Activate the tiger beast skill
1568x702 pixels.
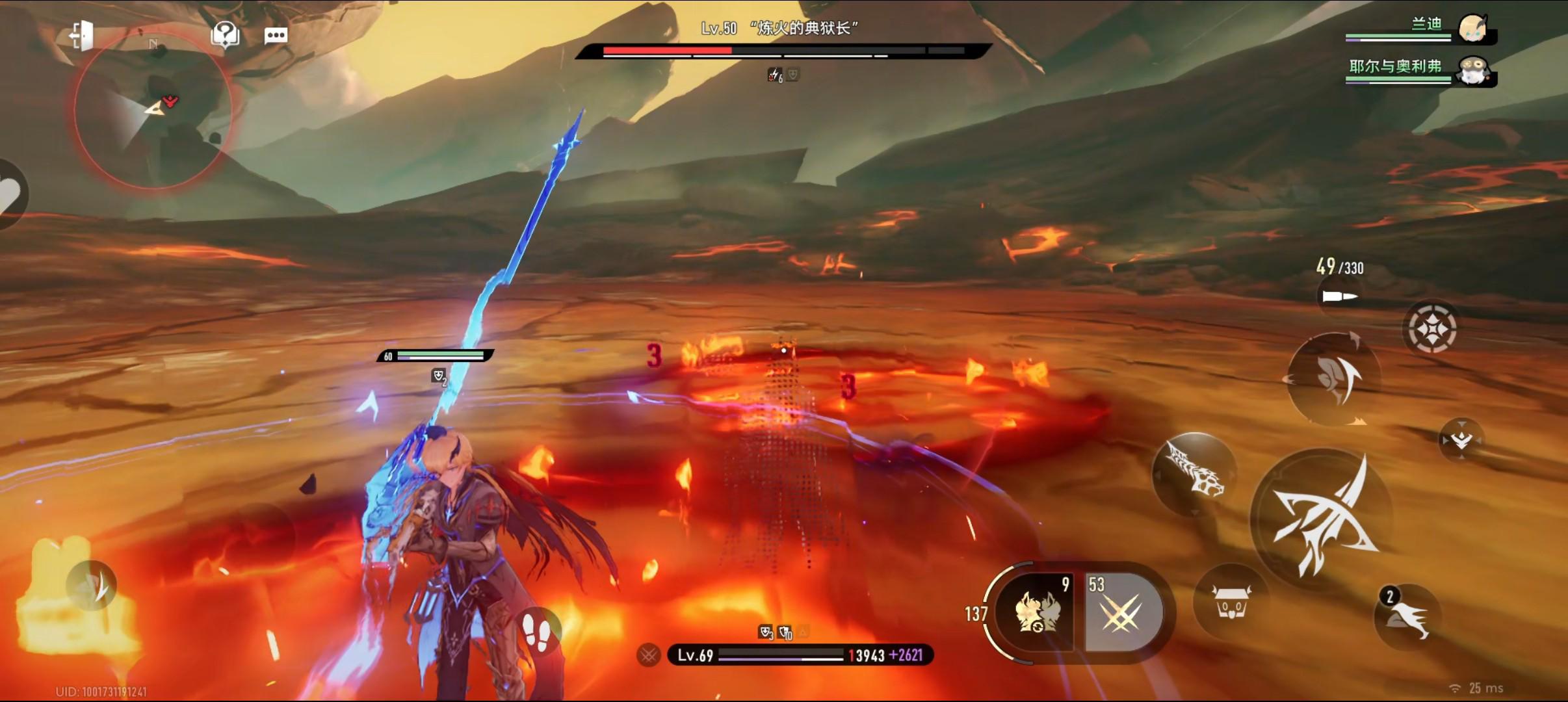tap(1194, 474)
